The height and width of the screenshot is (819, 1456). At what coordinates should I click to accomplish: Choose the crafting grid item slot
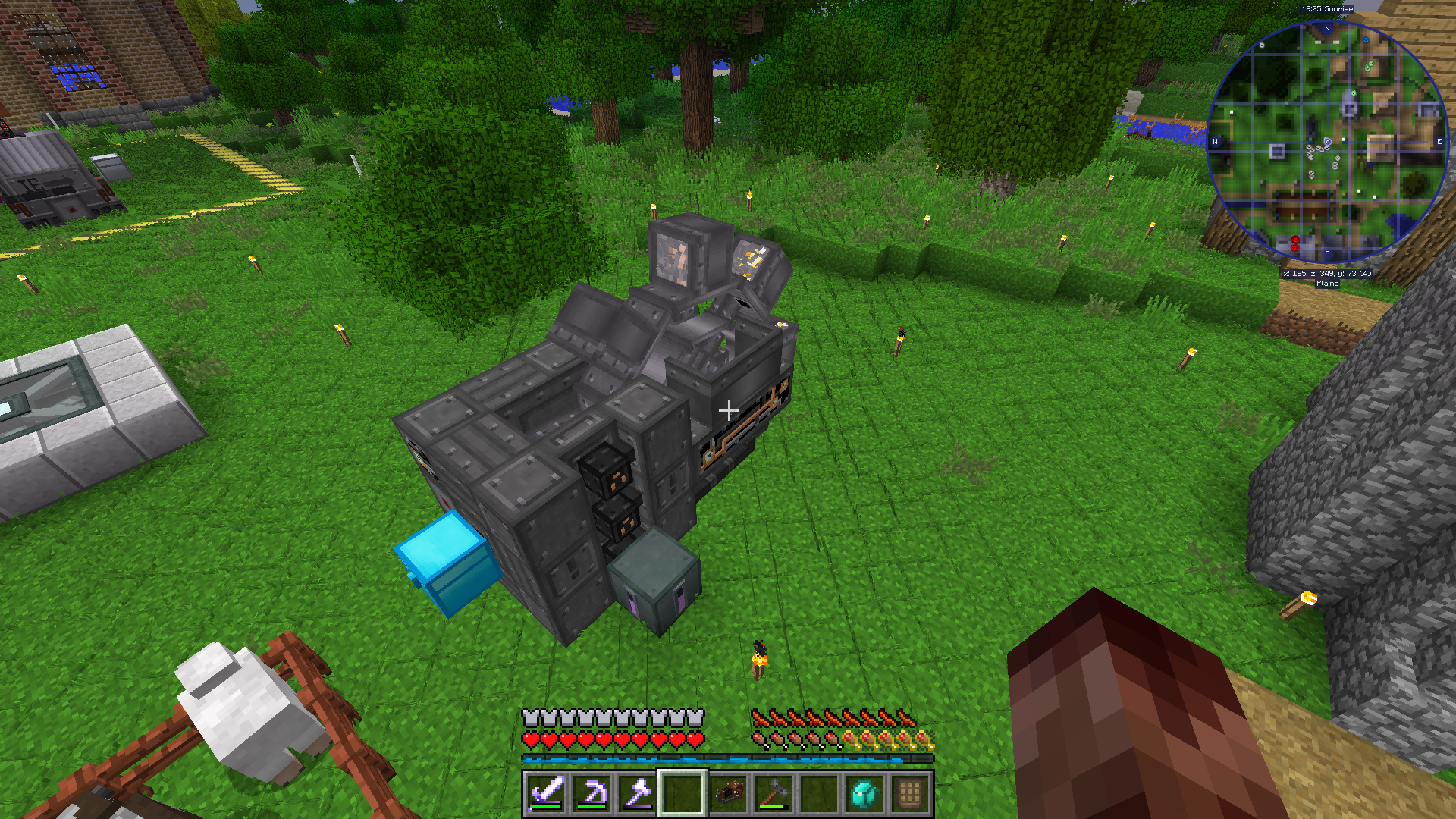coord(910,793)
